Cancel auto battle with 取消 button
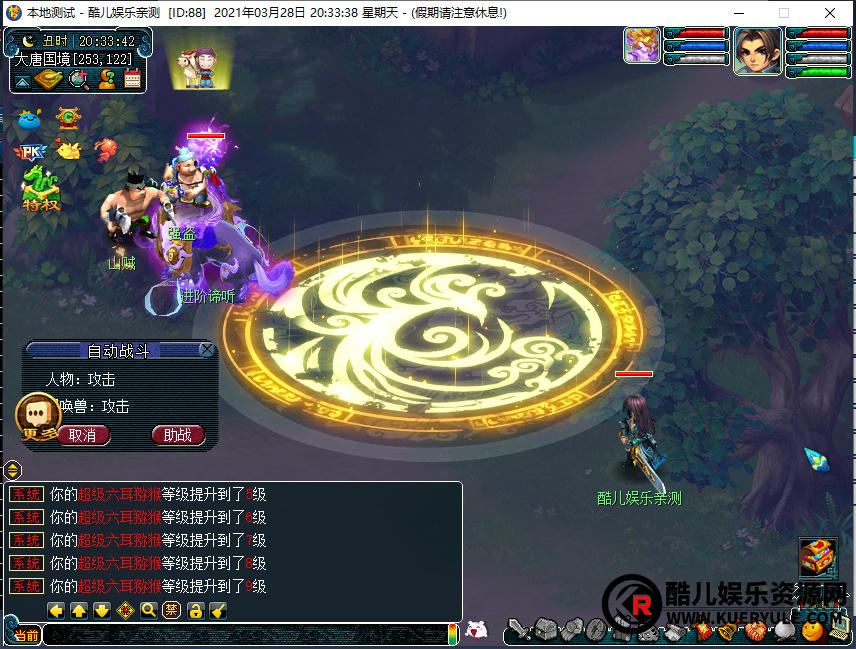Screen dimensions: 856x649 (84, 435)
